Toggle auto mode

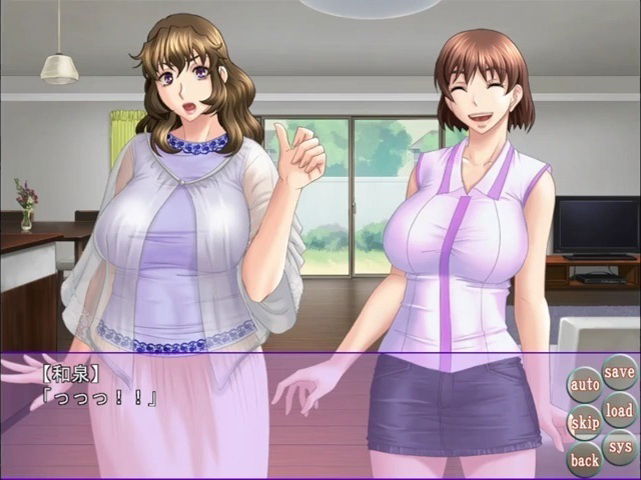point(585,384)
